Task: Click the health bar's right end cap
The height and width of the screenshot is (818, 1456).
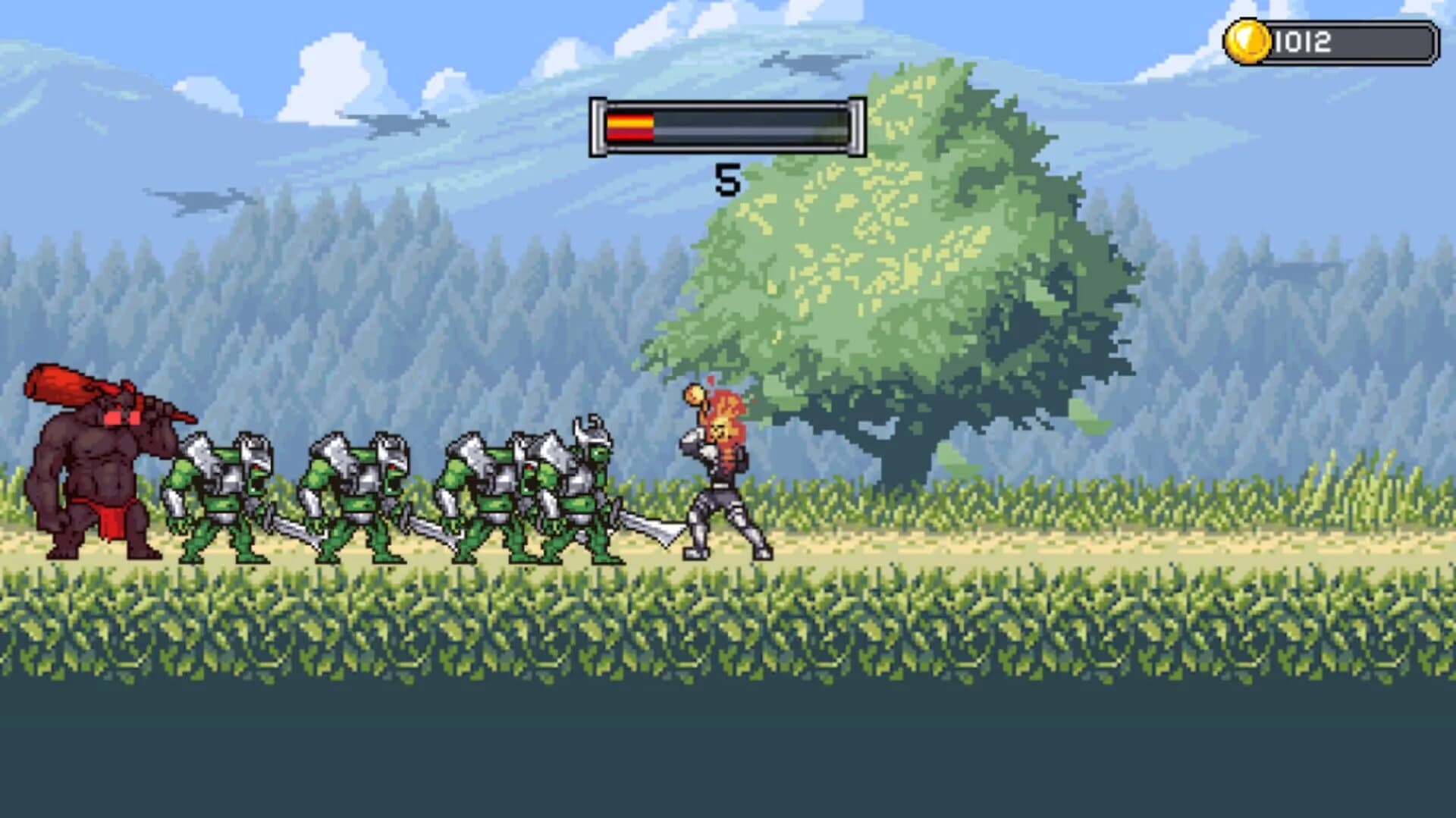Action: [x=855, y=127]
